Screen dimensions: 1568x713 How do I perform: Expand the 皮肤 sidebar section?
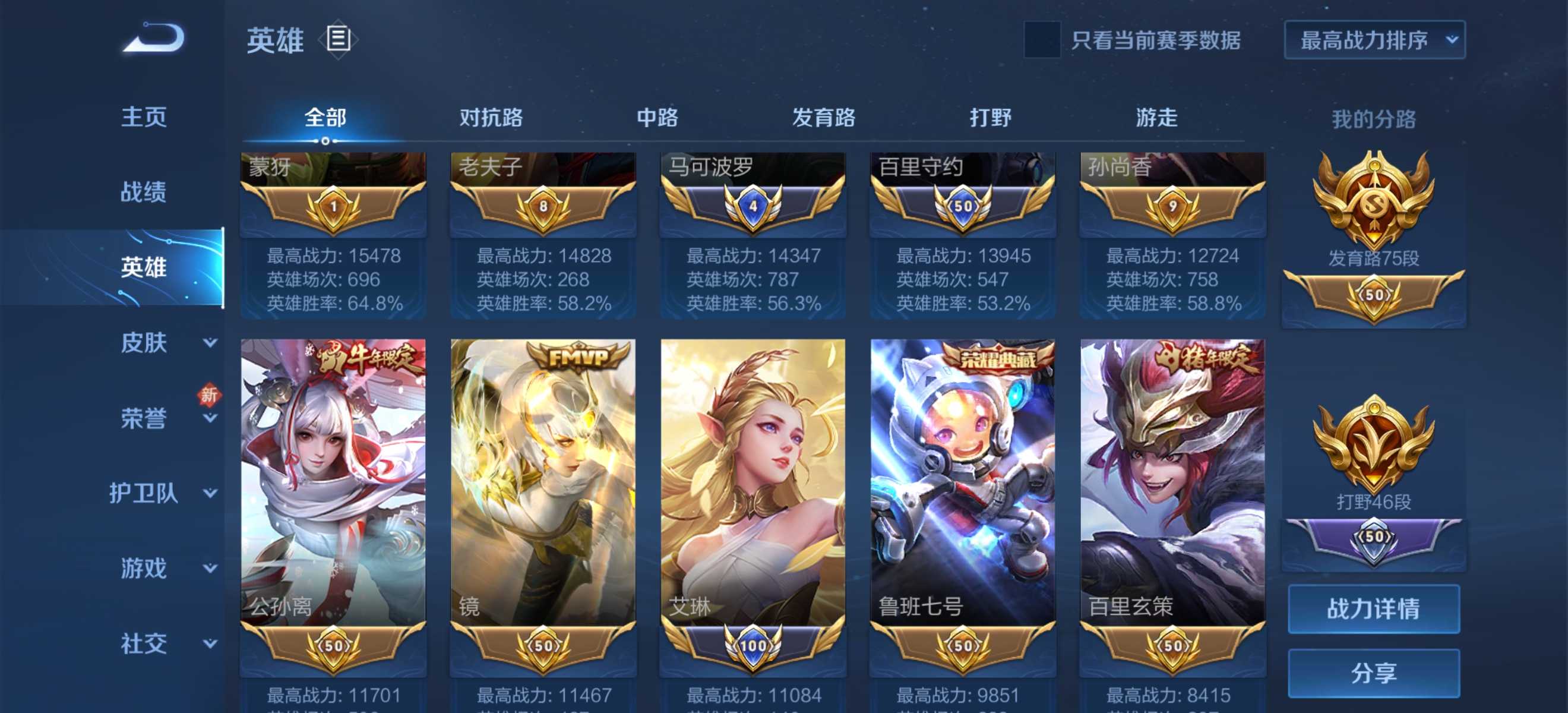(x=144, y=343)
